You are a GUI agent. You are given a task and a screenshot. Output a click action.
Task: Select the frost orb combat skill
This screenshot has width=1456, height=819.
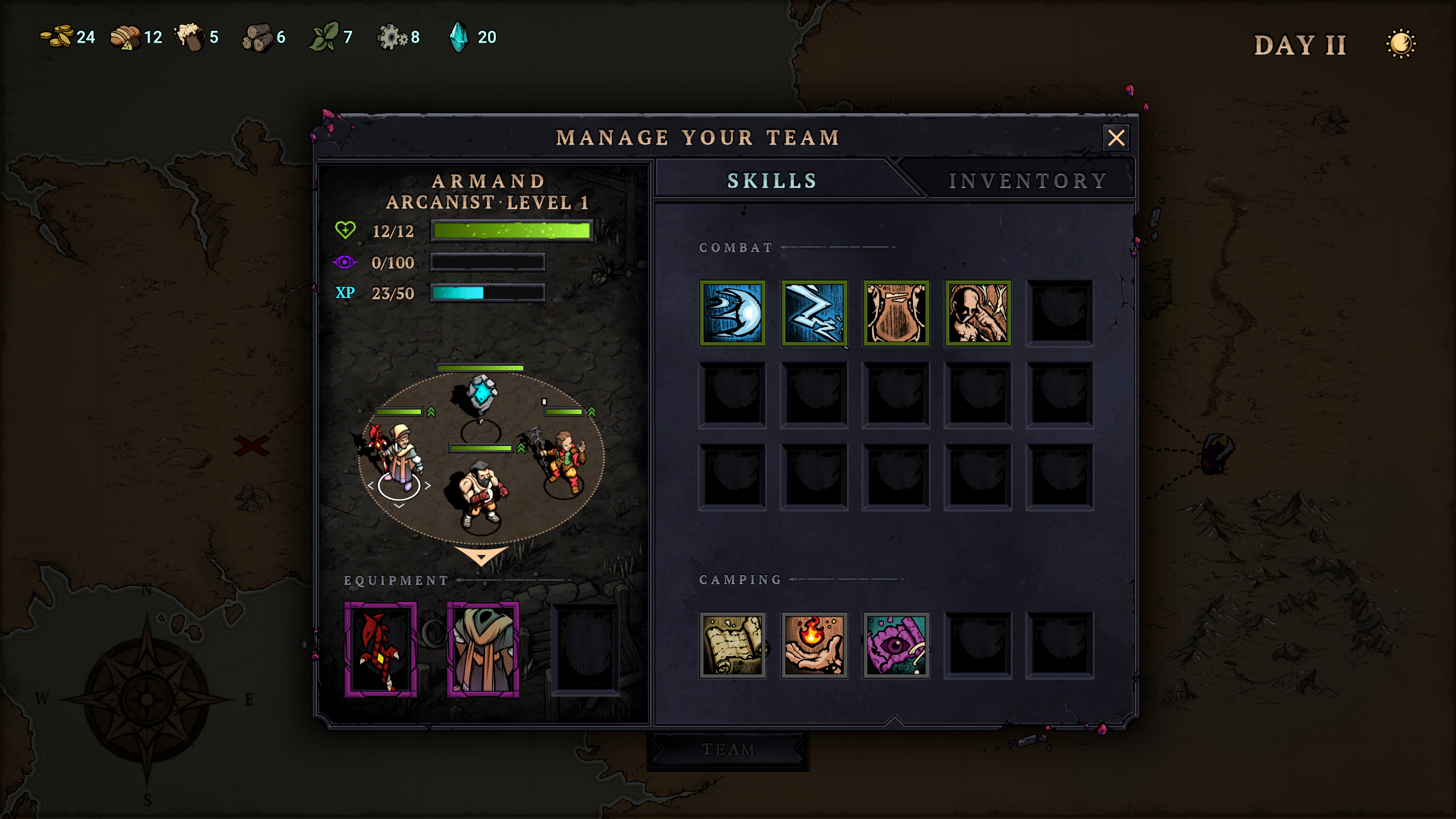[733, 315]
